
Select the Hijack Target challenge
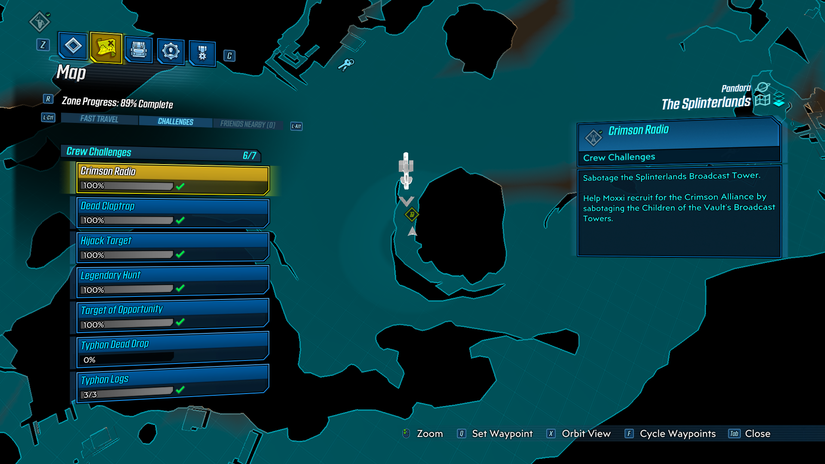point(173,246)
